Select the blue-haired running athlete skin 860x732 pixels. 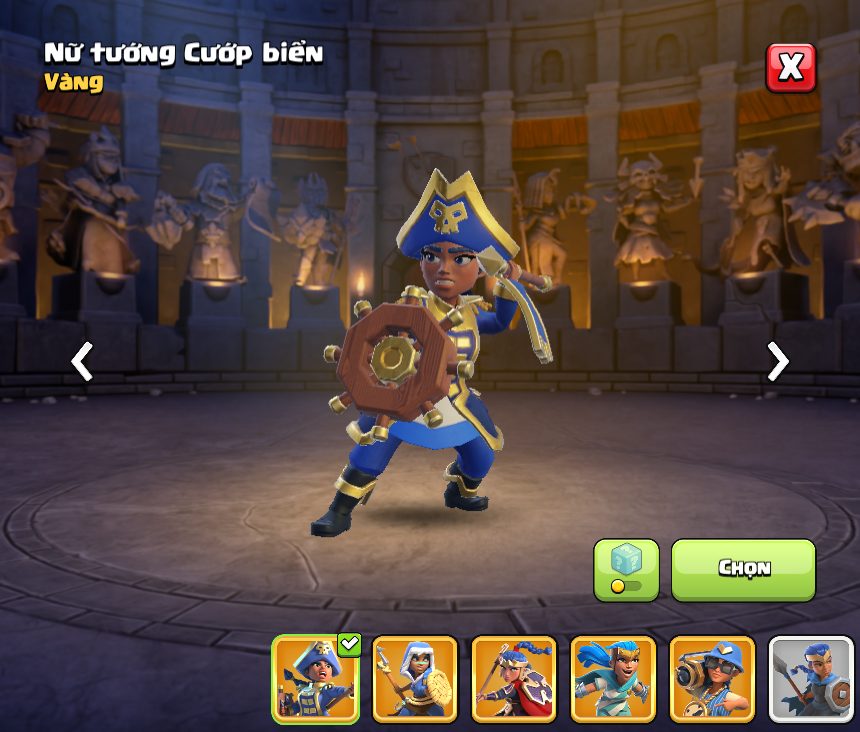(612, 679)
